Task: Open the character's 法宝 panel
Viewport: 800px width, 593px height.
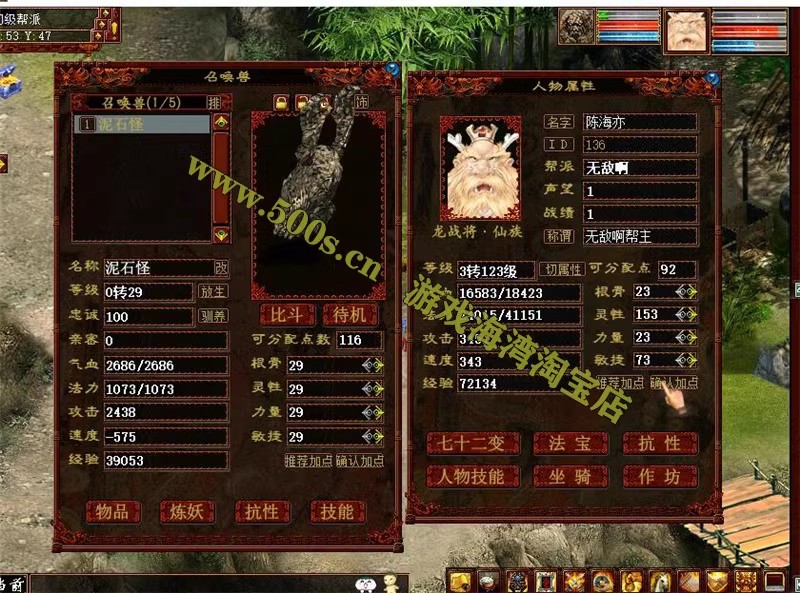Action: [570, 443]
